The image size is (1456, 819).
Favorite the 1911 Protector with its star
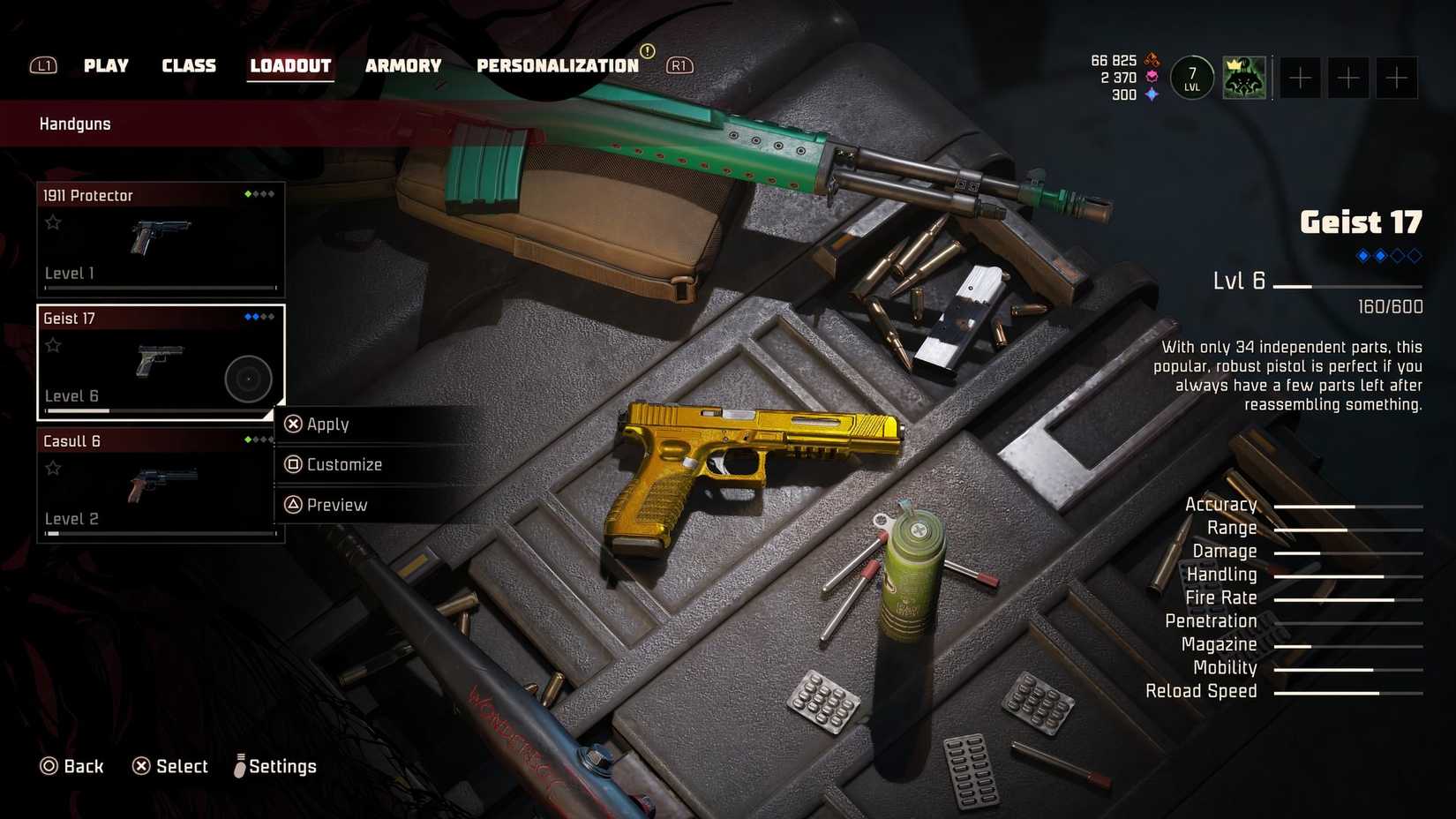[53, 223]
